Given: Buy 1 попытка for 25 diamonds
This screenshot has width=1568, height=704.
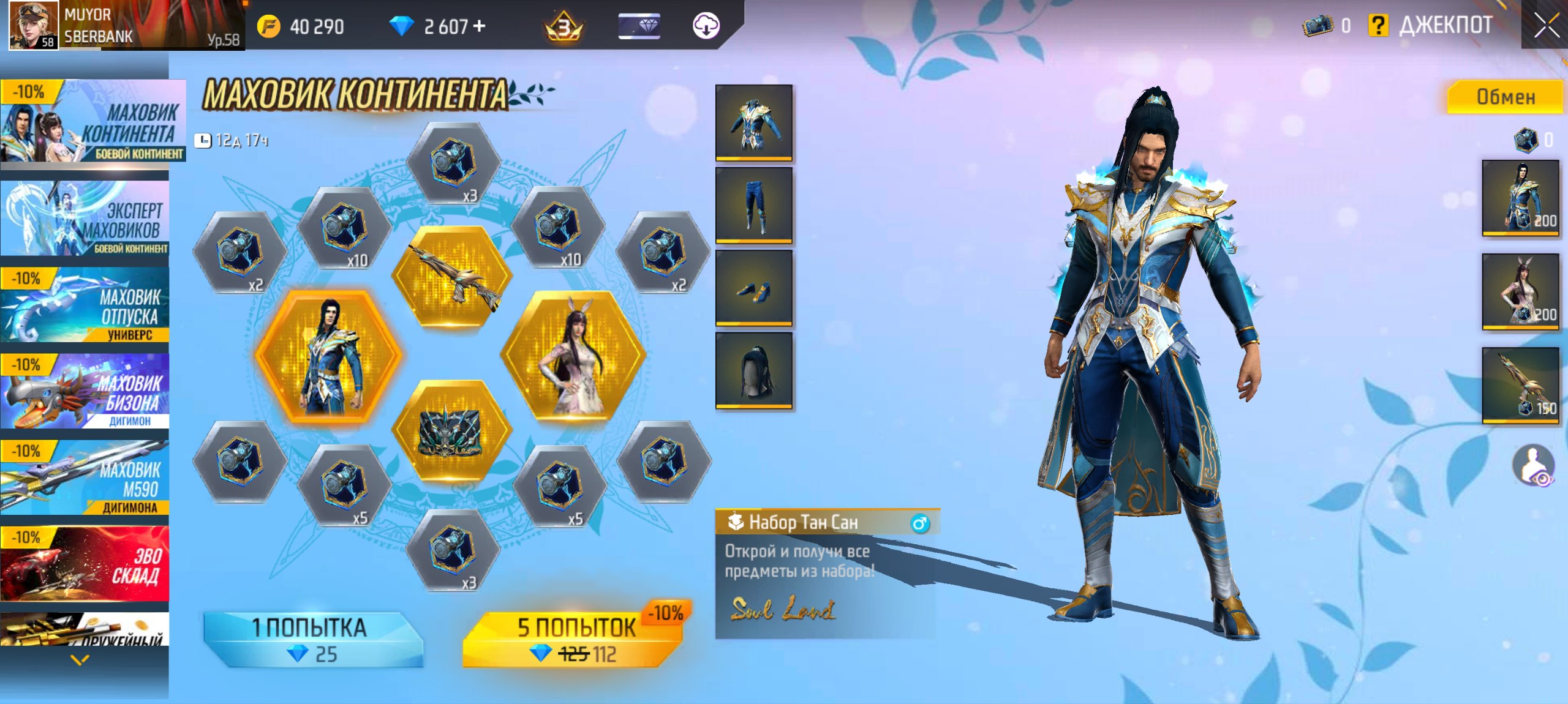Looking at the screenshot, I should click(x=312, y=639).
